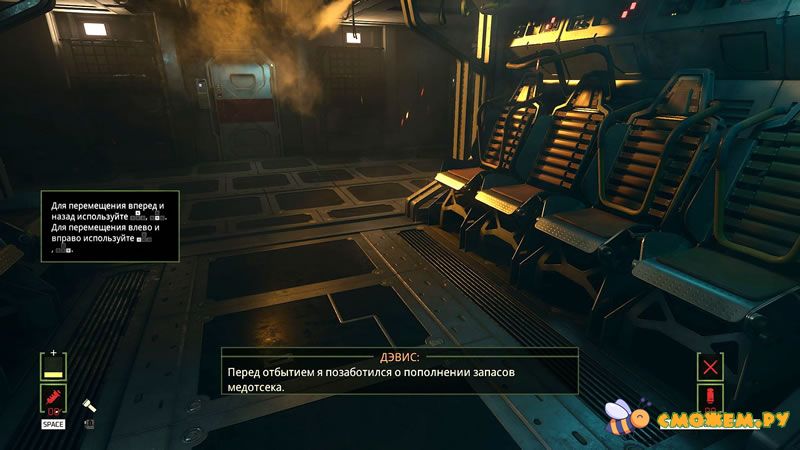Image resolution: width=800 pixels, height=450 pixels.
Task: Click the flashlight icon
Action: click(88, 406)
